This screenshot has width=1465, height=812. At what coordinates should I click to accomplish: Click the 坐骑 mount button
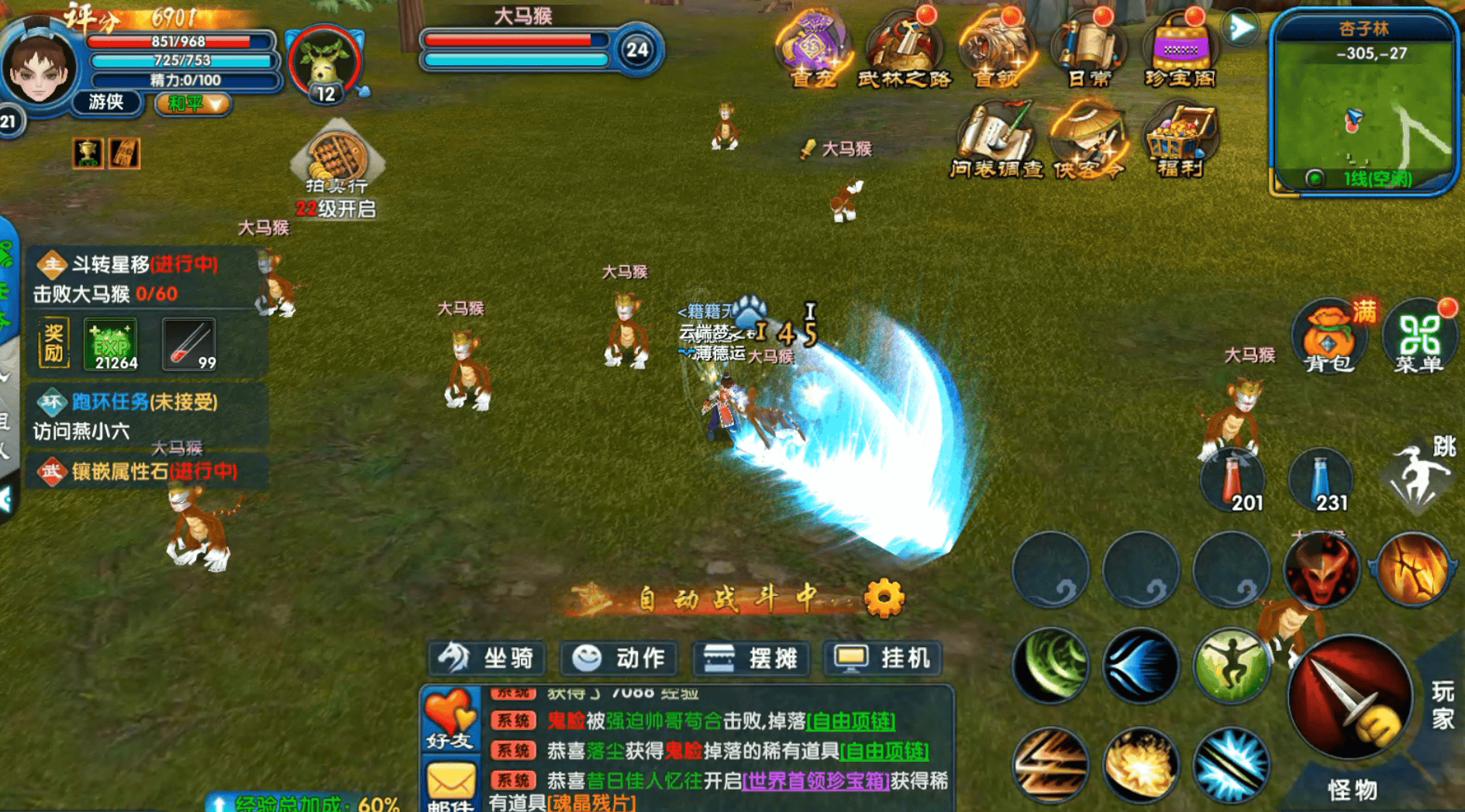pos(486,659)
